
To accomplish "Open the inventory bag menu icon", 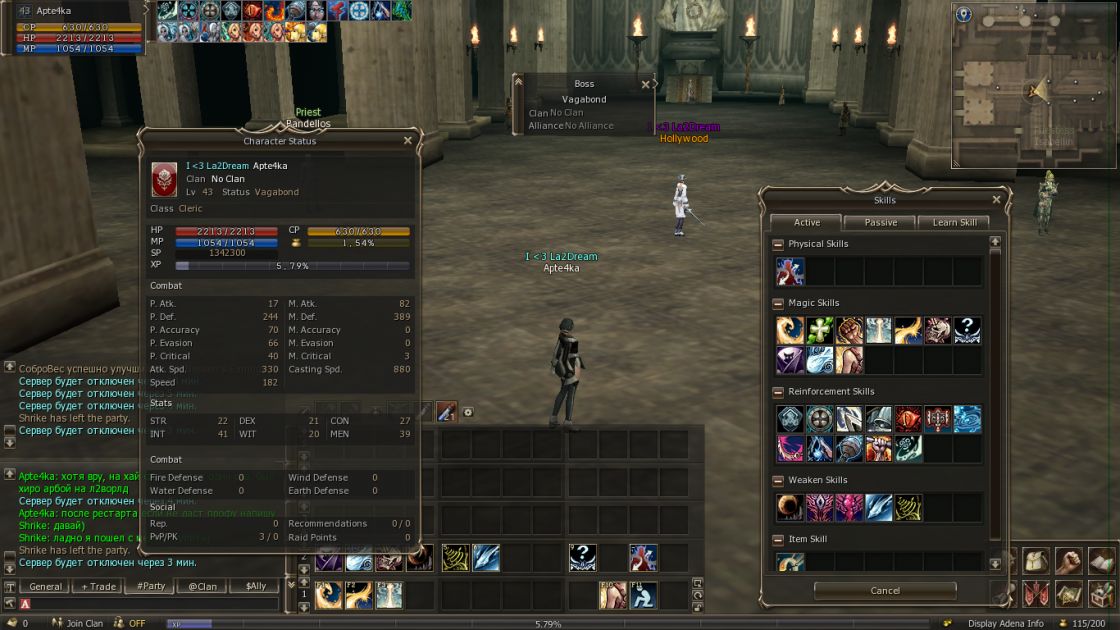I will coord(1038,561).
